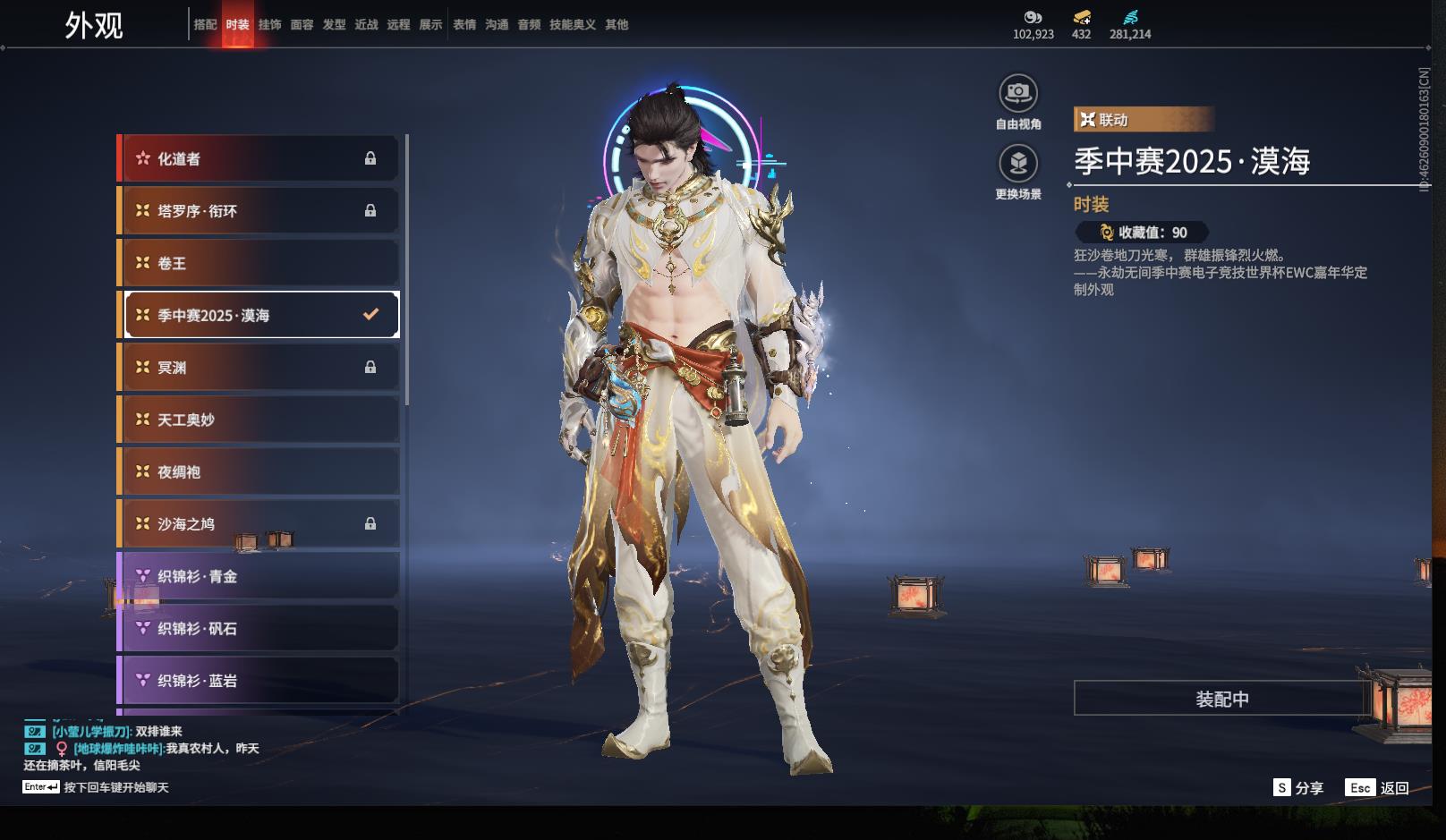
Task: Show the 表情 tab
Action: [464, 25]
